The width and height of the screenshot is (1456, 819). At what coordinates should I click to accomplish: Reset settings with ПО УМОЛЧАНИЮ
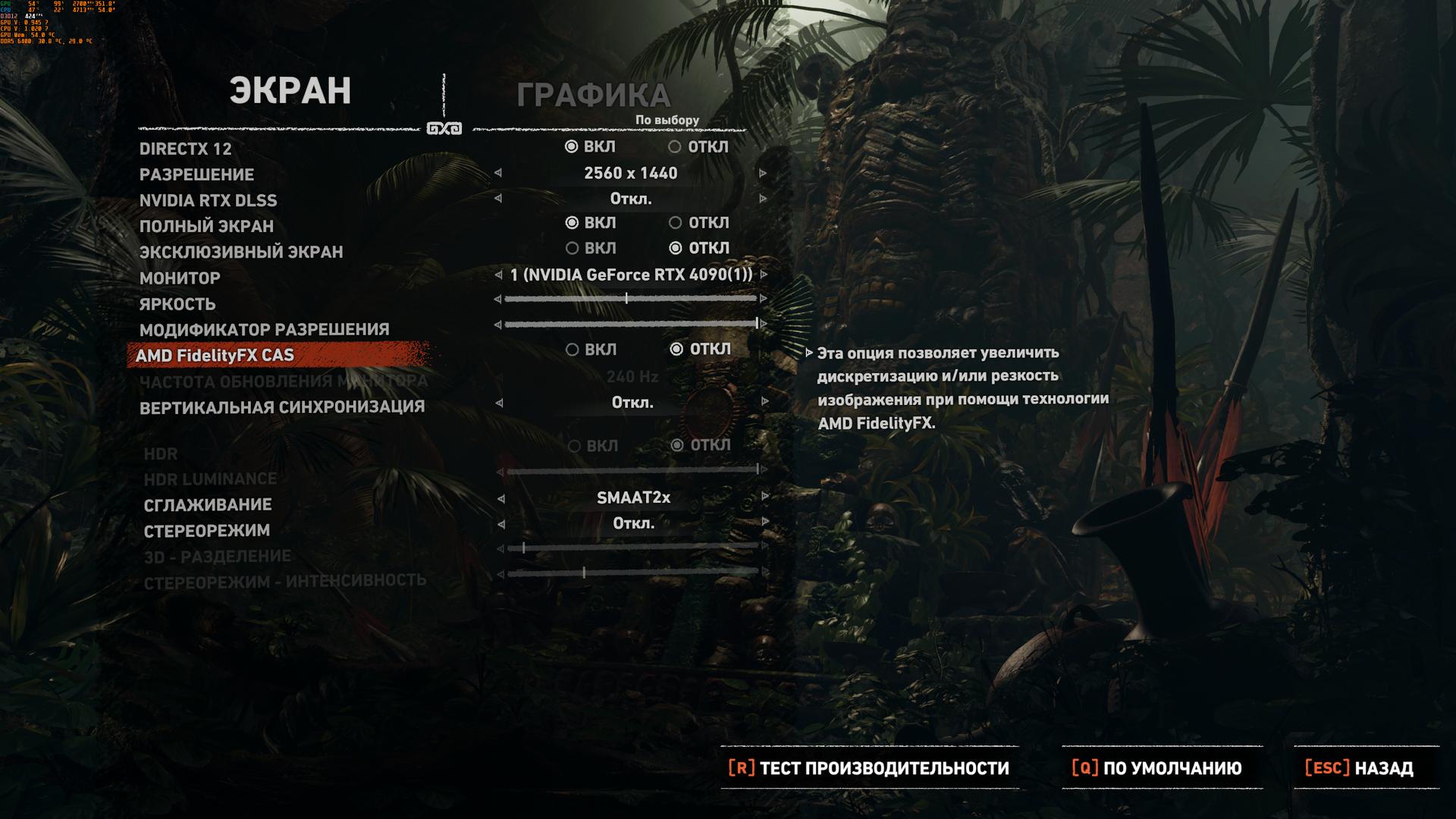[1157, 768]
